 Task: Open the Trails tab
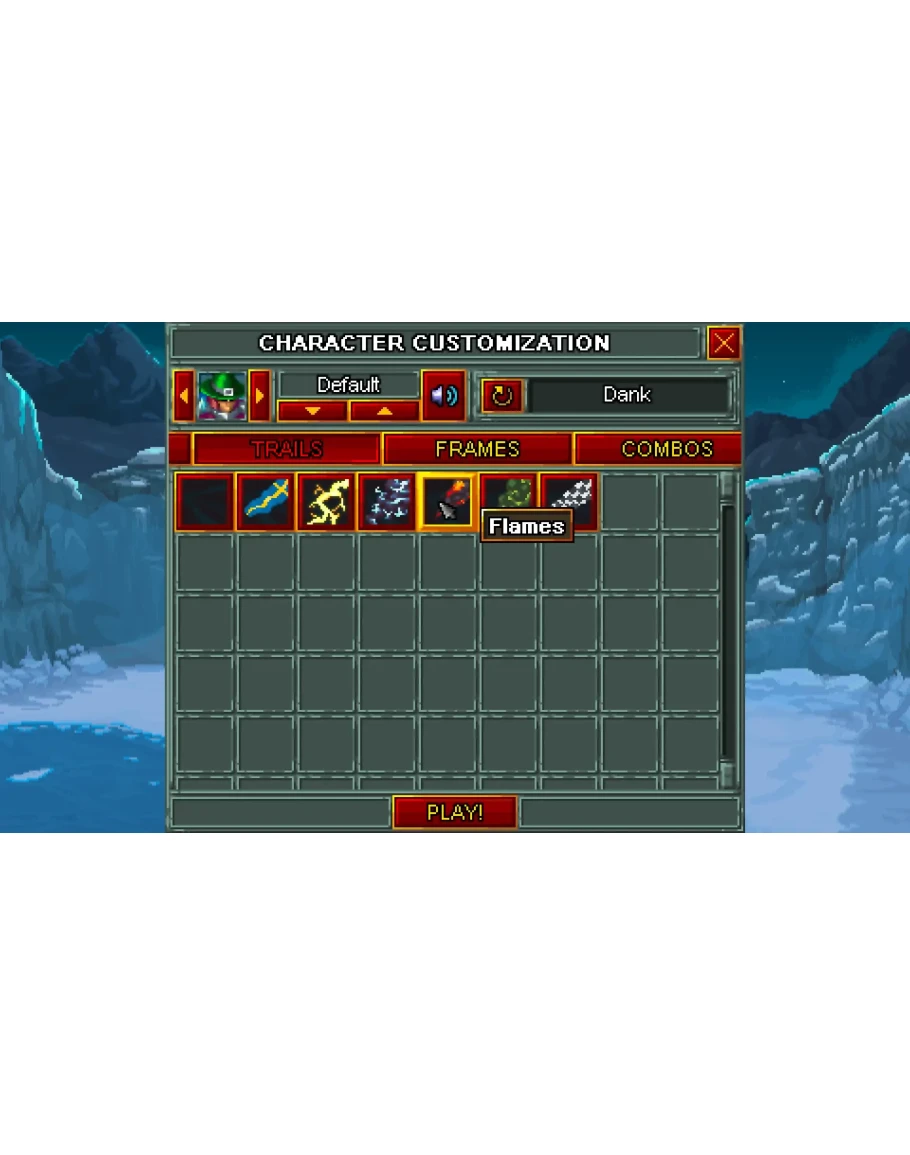click(286, 449)
